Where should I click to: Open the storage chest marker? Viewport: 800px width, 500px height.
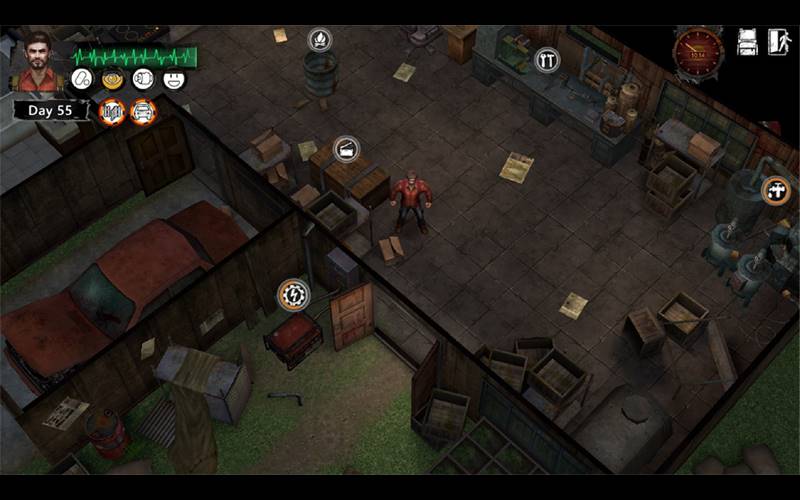[x=346, y=149]
